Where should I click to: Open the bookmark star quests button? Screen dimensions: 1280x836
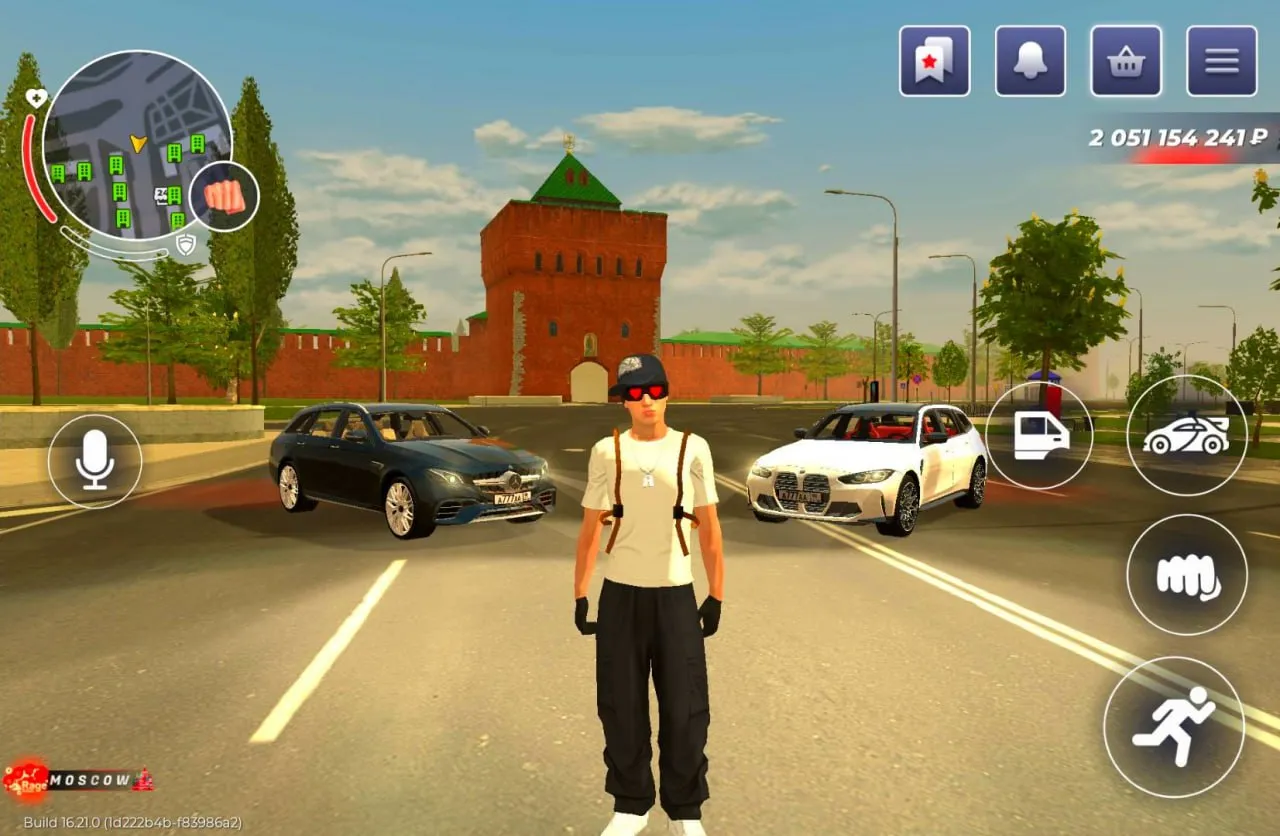point(934,61)
